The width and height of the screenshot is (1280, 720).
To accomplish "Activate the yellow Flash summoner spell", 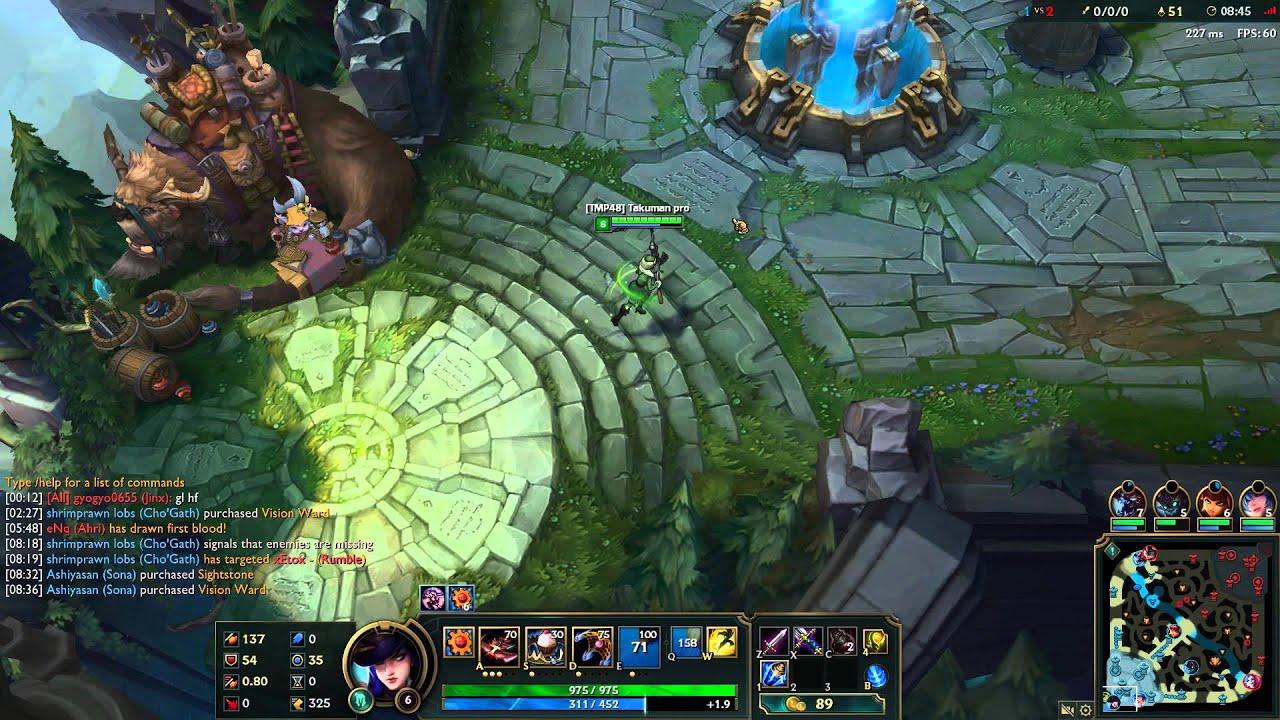I will [722, 642].
